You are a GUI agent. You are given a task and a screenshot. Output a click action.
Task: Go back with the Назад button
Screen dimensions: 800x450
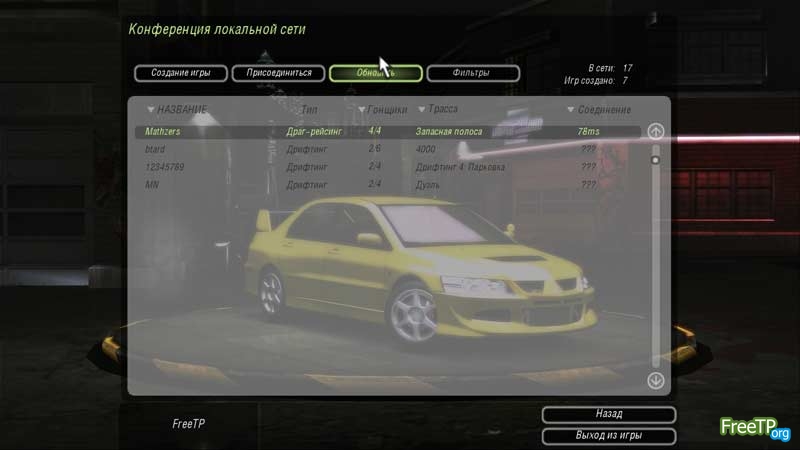[x=608, y=414]
